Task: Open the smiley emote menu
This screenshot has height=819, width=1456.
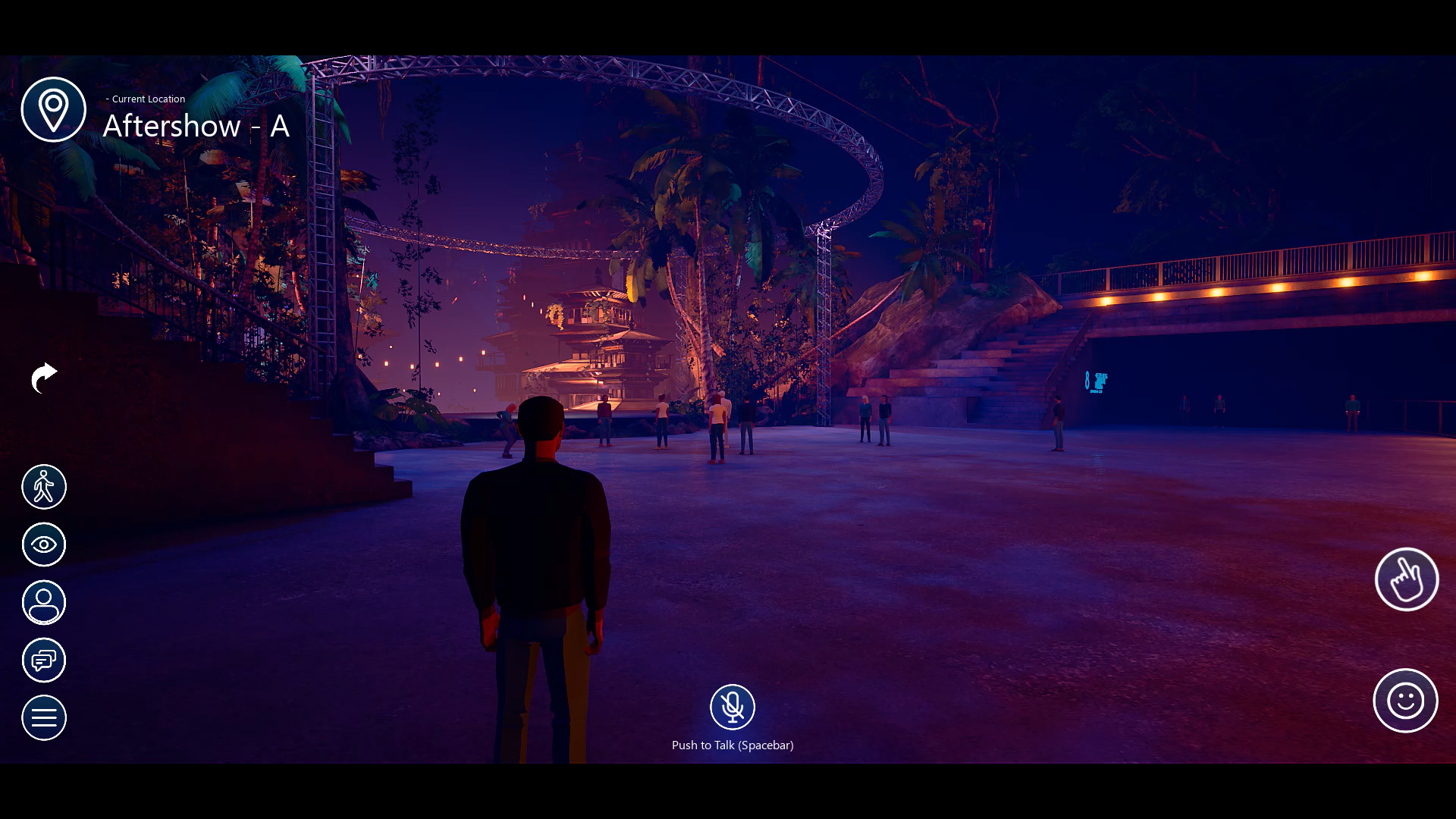Action: click(1405, 701)
